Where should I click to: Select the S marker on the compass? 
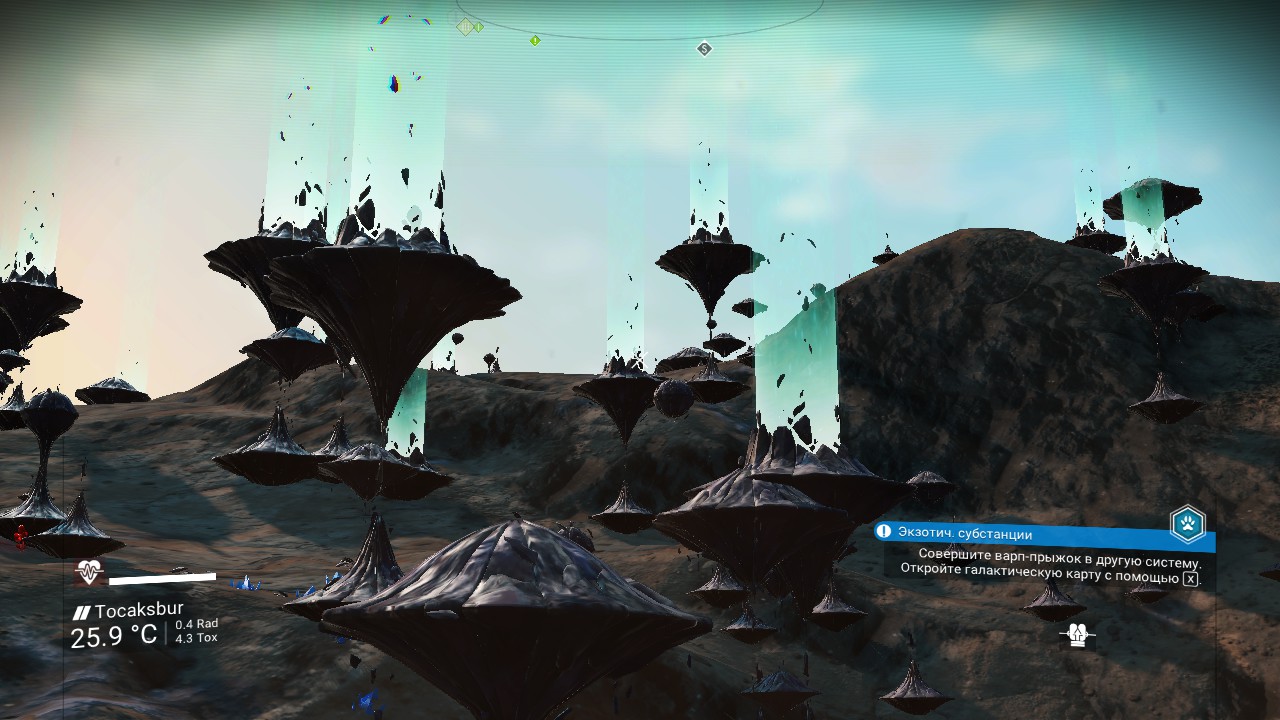click(x=704, y=48)
